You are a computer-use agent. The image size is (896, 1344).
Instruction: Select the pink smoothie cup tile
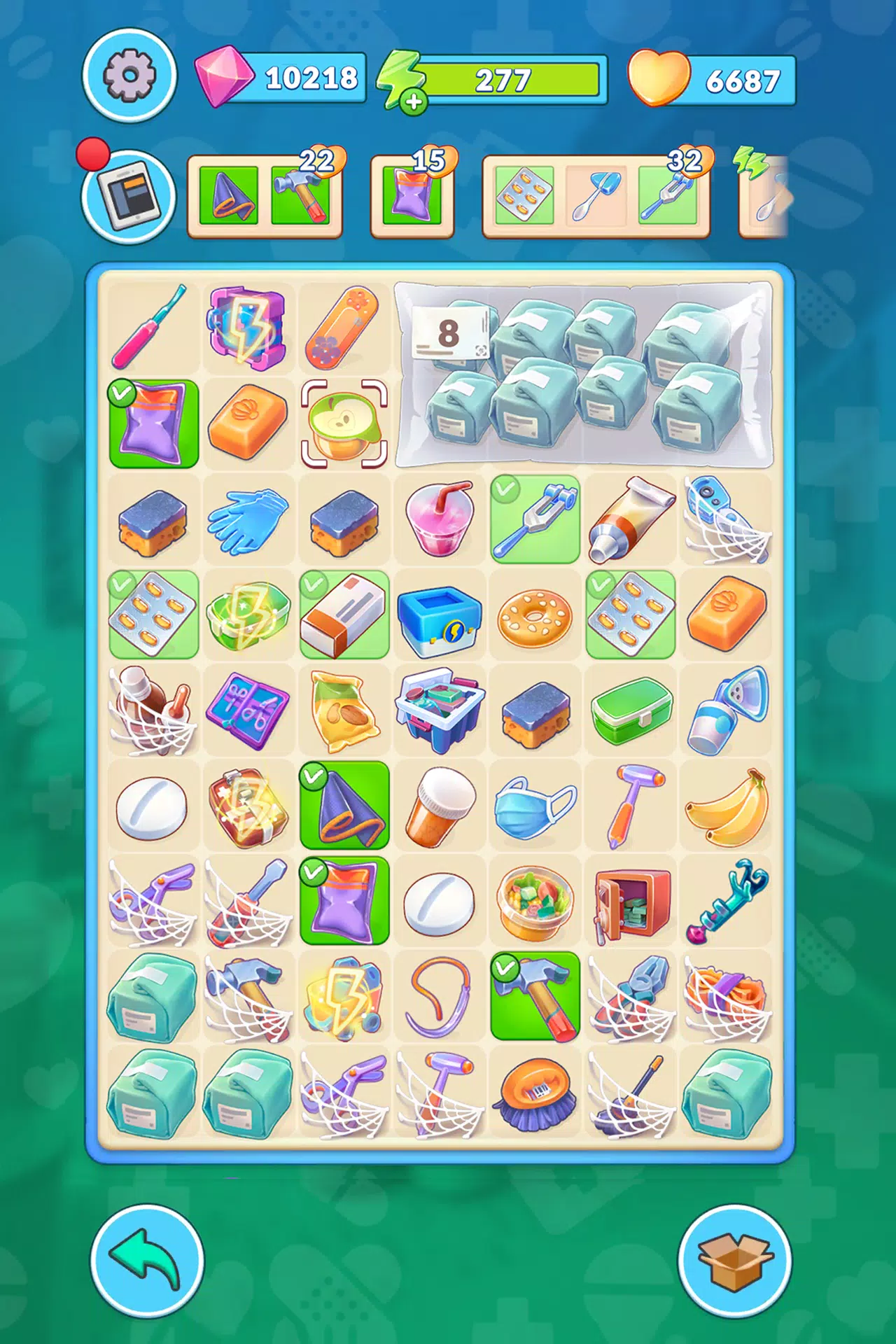tap(440, 519)
